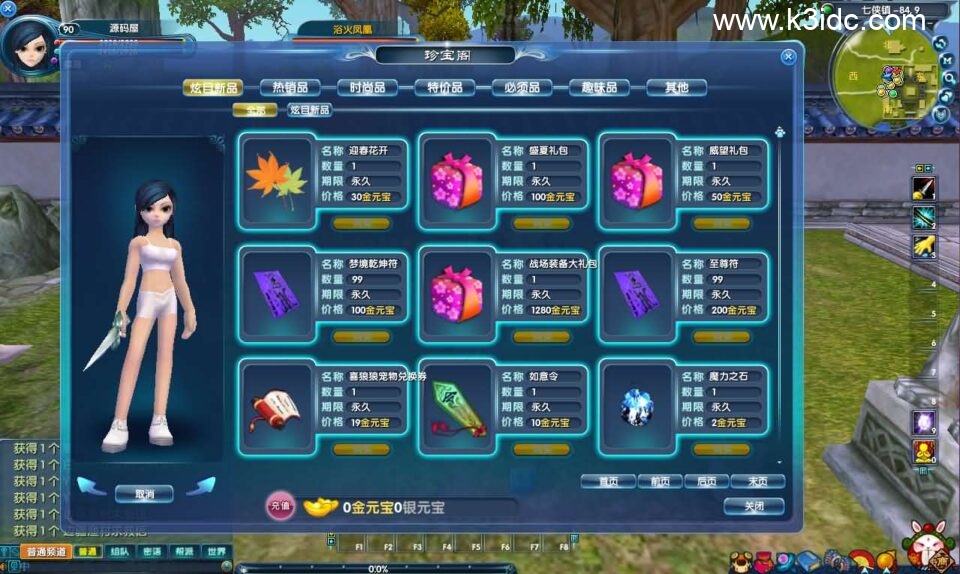Screen dimensions: 960x574
Task: Select the 普通频道 chat channel
Action: tap(45, 551)
